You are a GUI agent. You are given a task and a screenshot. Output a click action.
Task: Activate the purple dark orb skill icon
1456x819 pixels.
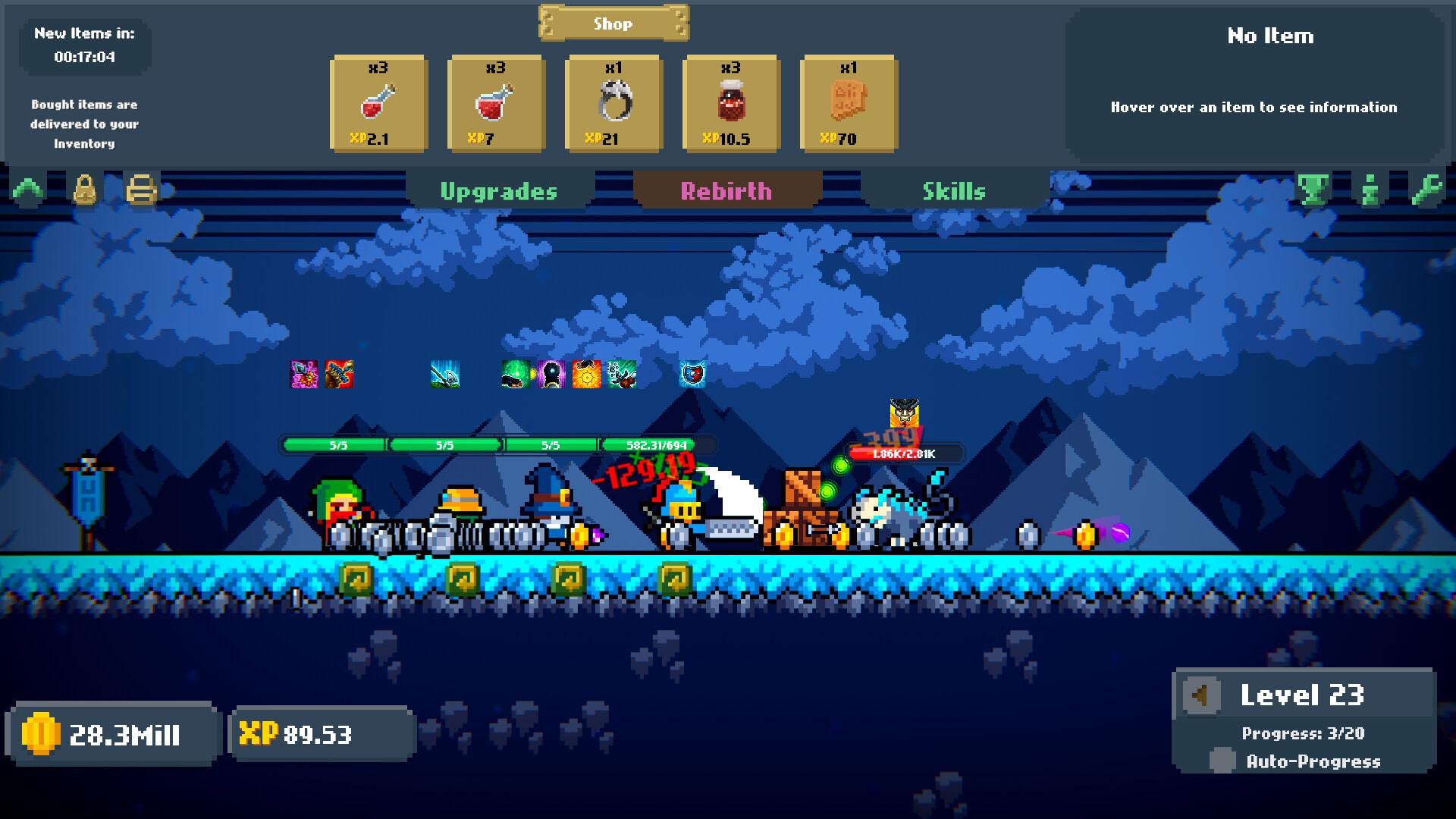click(x=551, y=374)
